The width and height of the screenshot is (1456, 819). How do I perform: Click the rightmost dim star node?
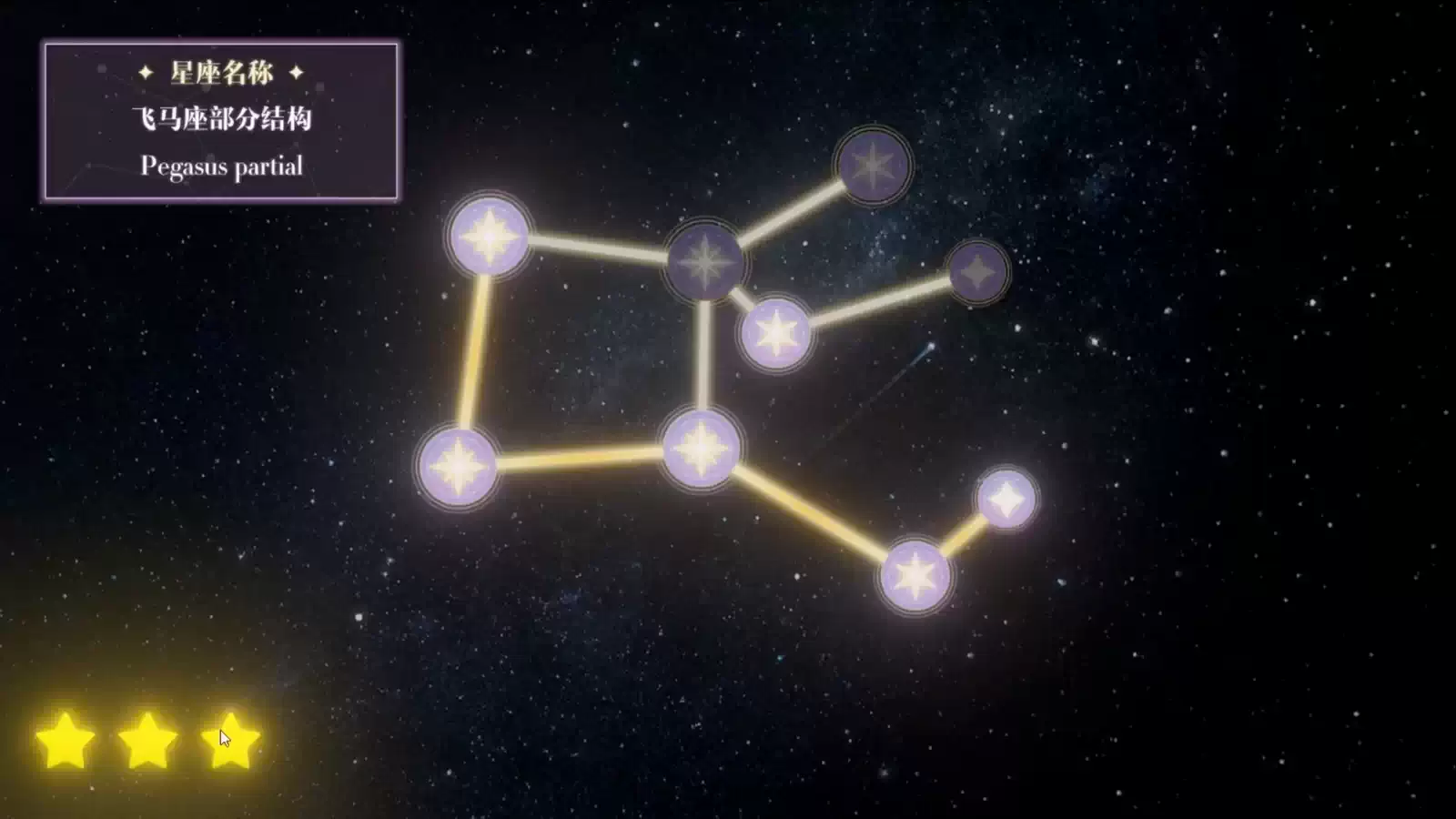[x=976, y=273]
